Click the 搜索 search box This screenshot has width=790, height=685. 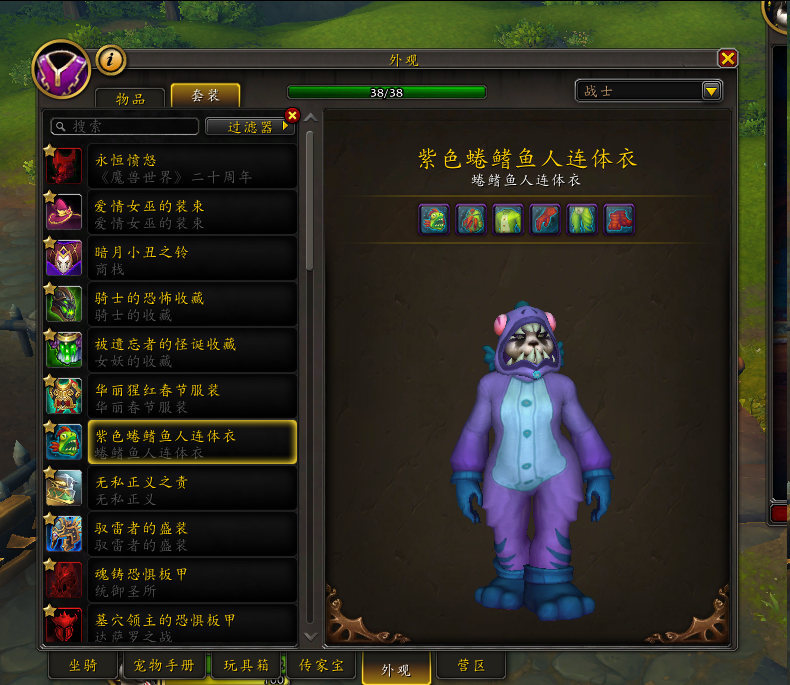[125, 126]
